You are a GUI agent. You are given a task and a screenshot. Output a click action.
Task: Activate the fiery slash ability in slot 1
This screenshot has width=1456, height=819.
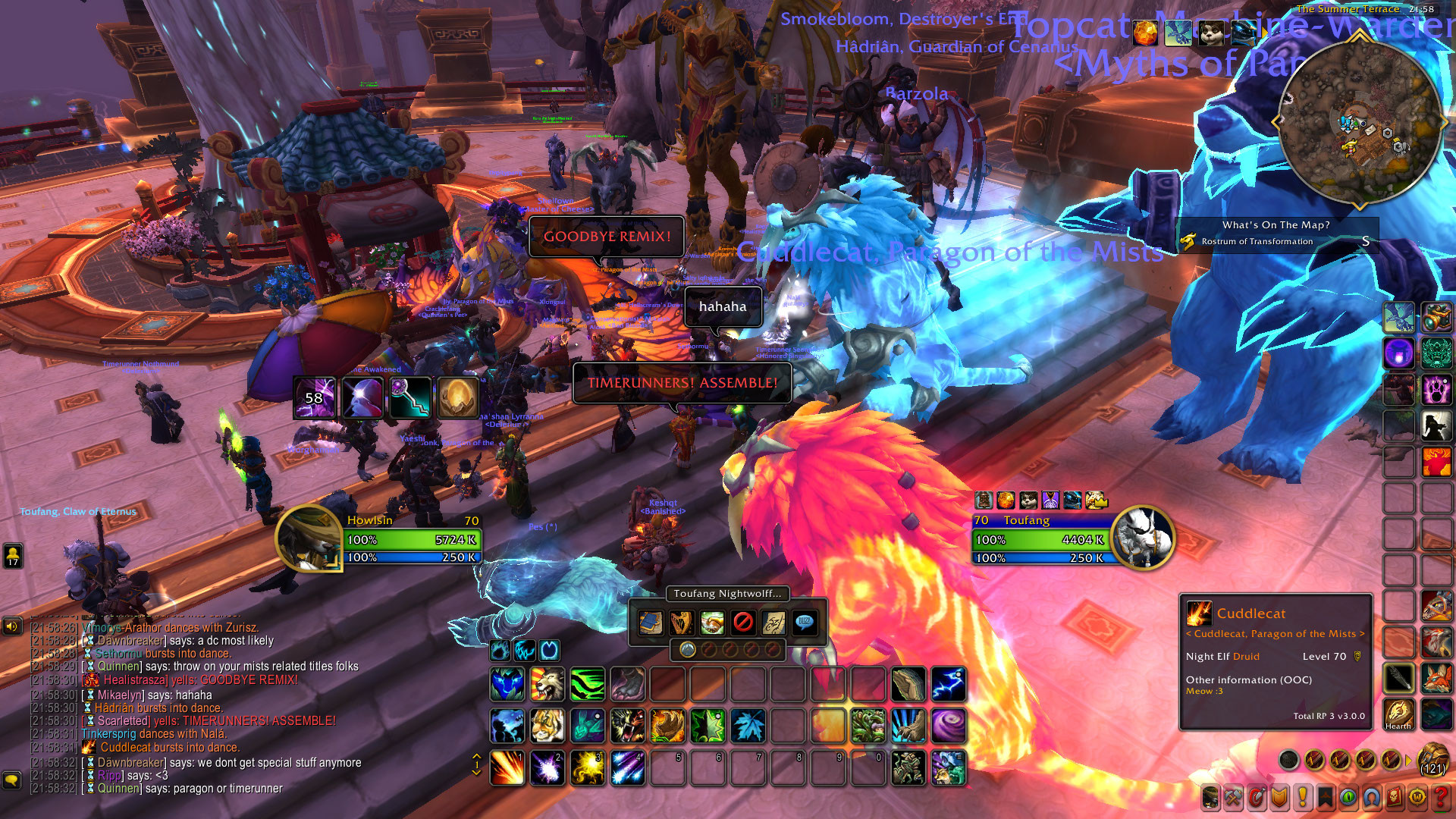point(507,767)
